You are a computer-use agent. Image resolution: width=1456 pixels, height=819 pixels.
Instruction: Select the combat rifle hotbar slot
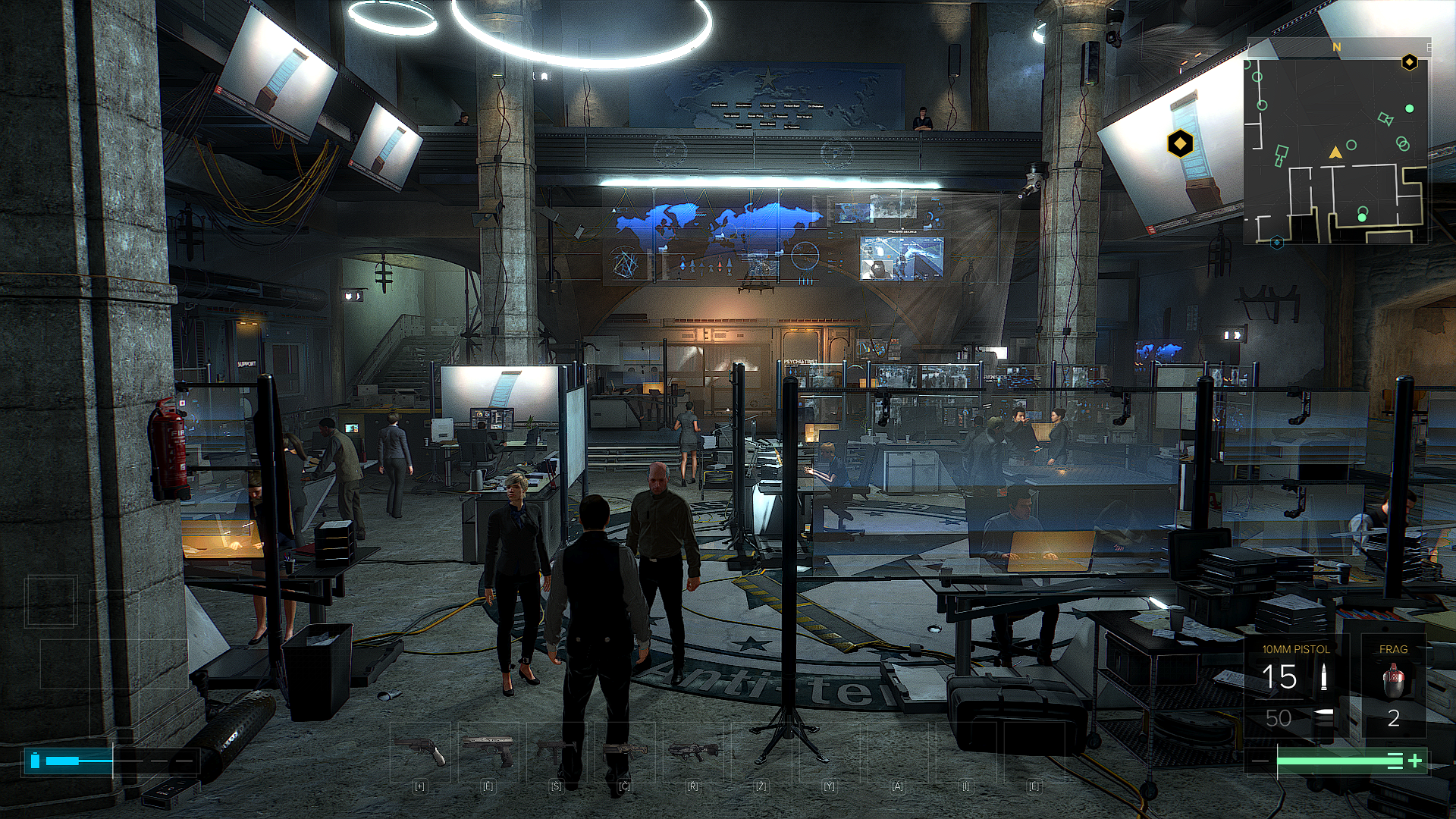coord(693,751)
